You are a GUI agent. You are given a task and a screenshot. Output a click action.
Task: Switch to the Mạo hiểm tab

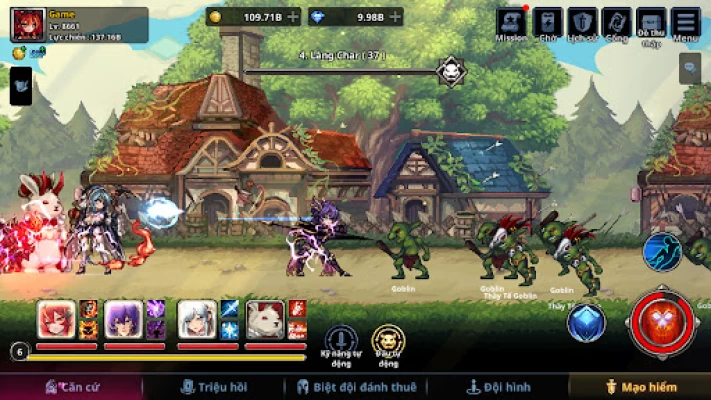click(x=640, y=386)
